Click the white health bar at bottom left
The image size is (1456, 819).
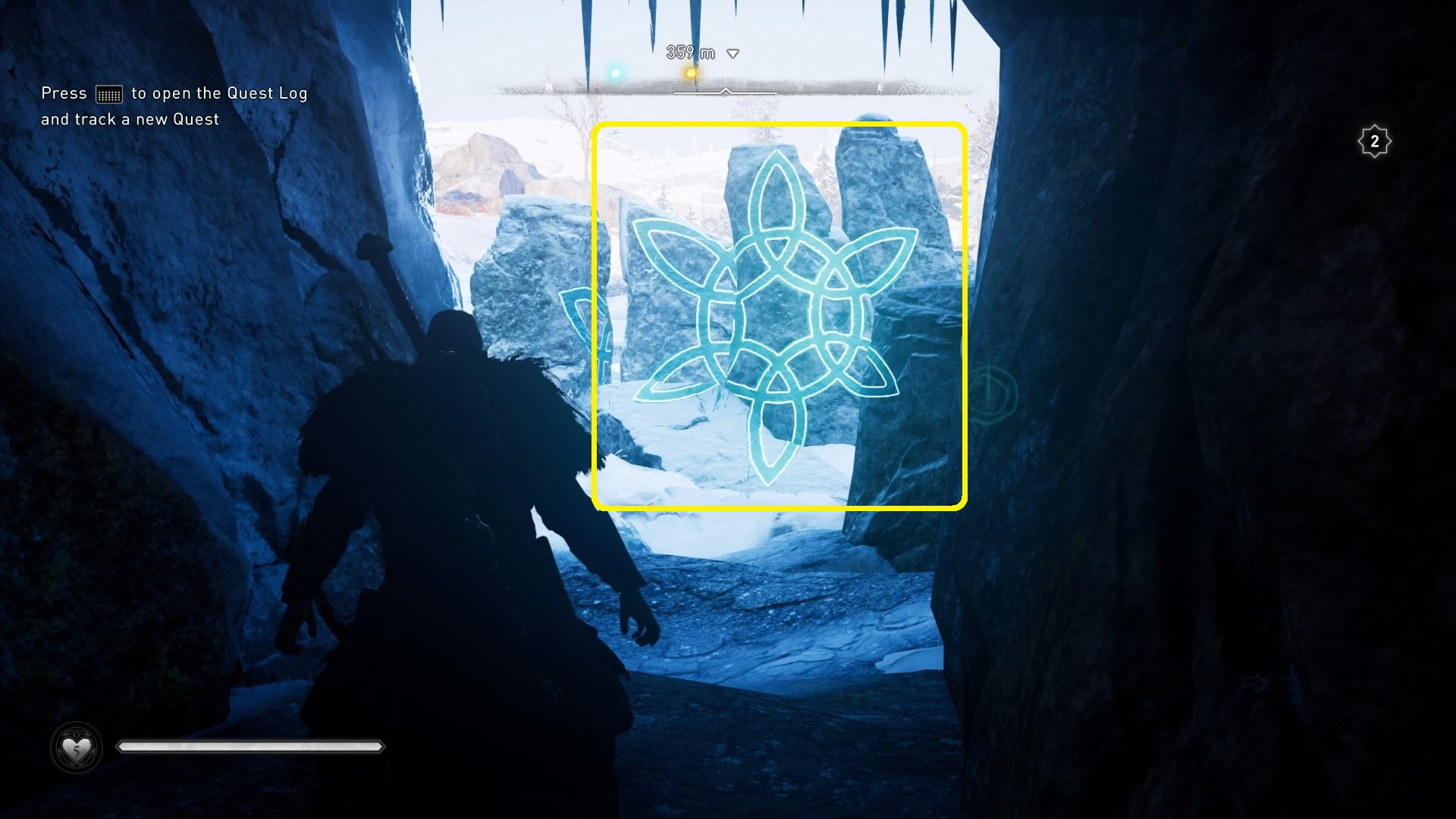(x=250, y=746)
